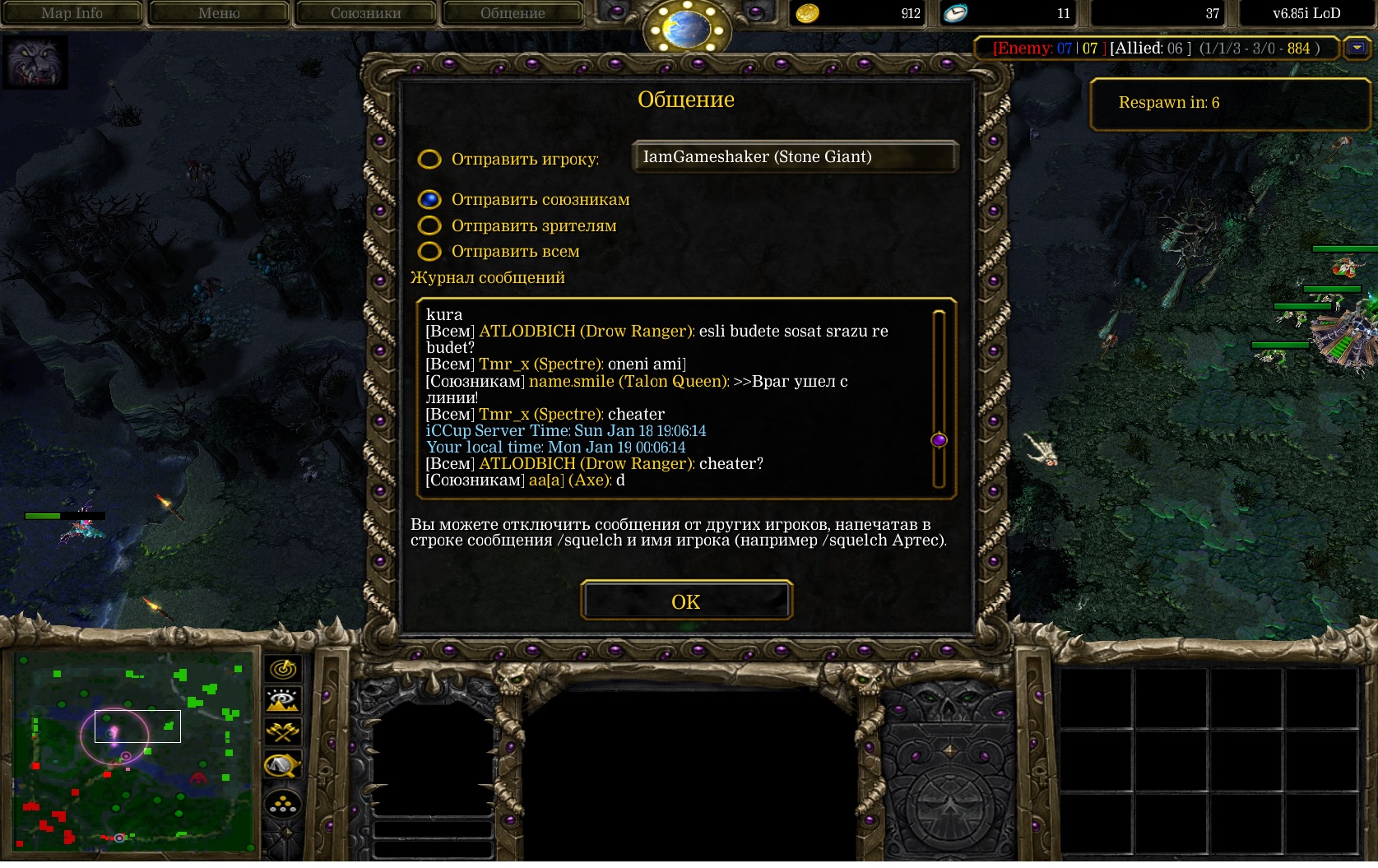Viewport: 1378px width, 868px height.
Task: Open the Map Info top menu
Action: click(x=72, y=13)
